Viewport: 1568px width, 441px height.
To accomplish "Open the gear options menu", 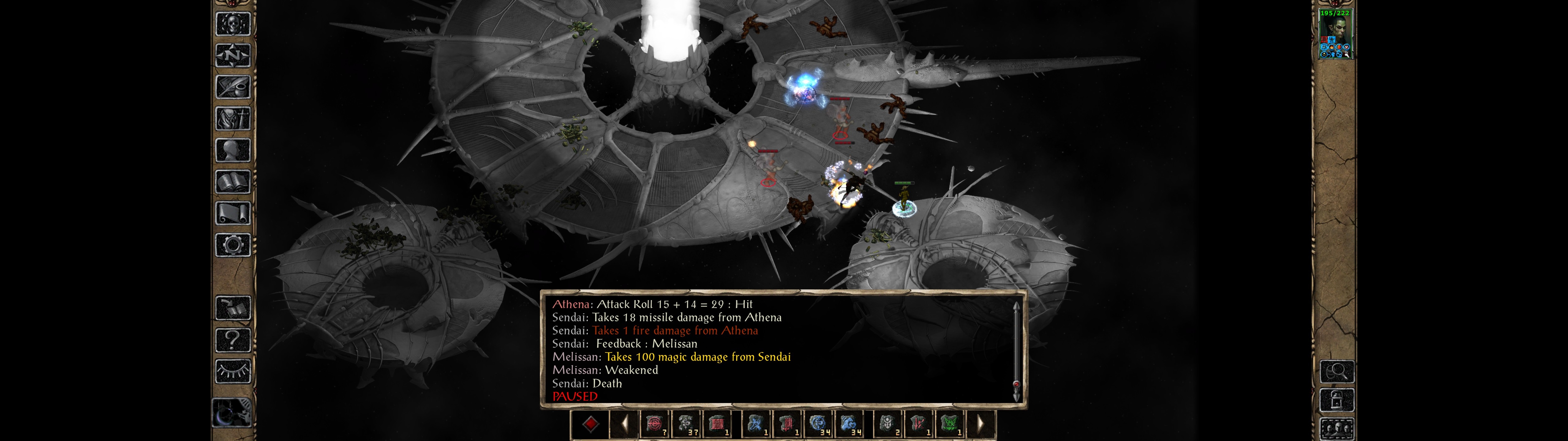I will click(232, 246).
